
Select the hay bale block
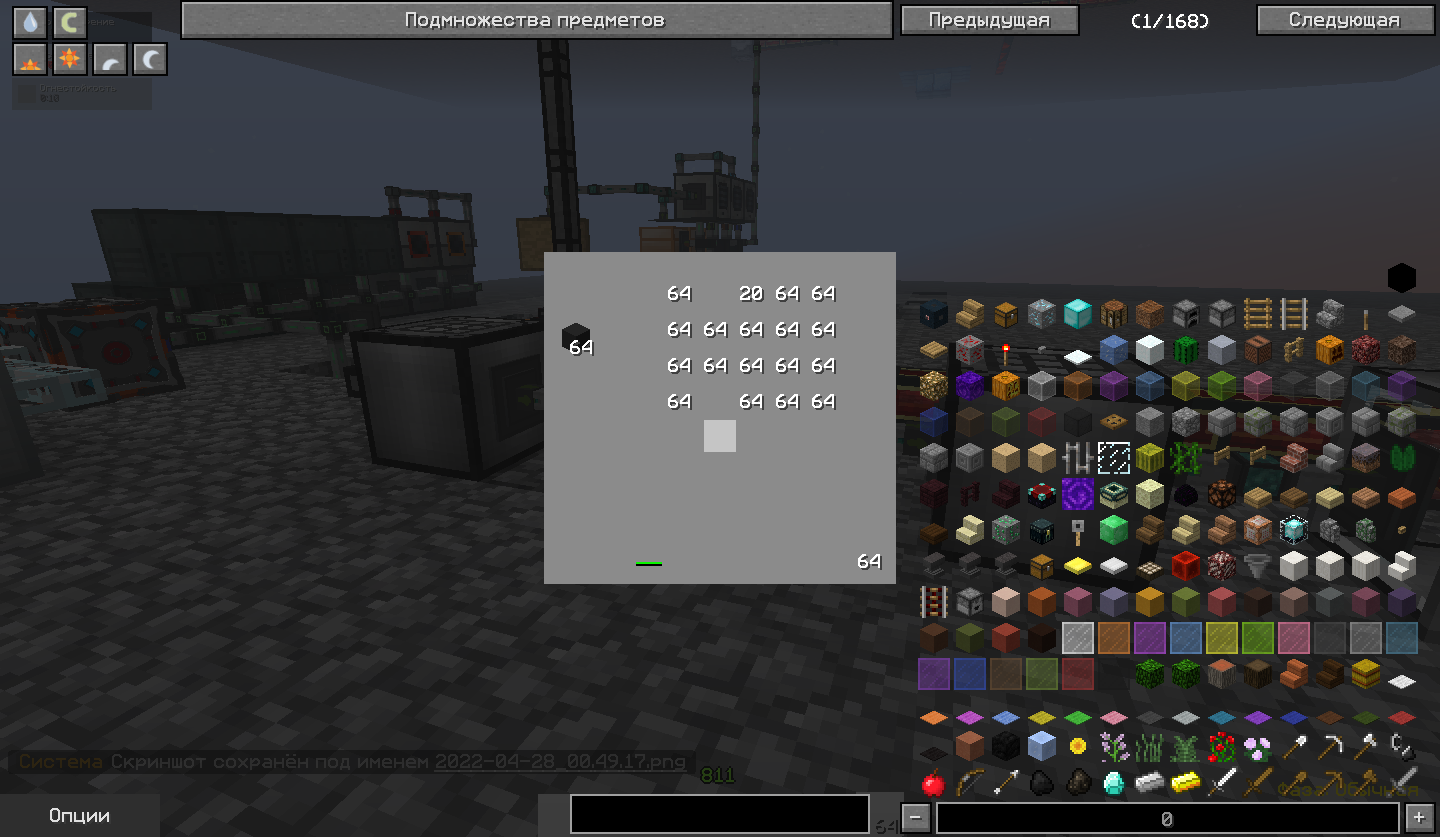1365,673
